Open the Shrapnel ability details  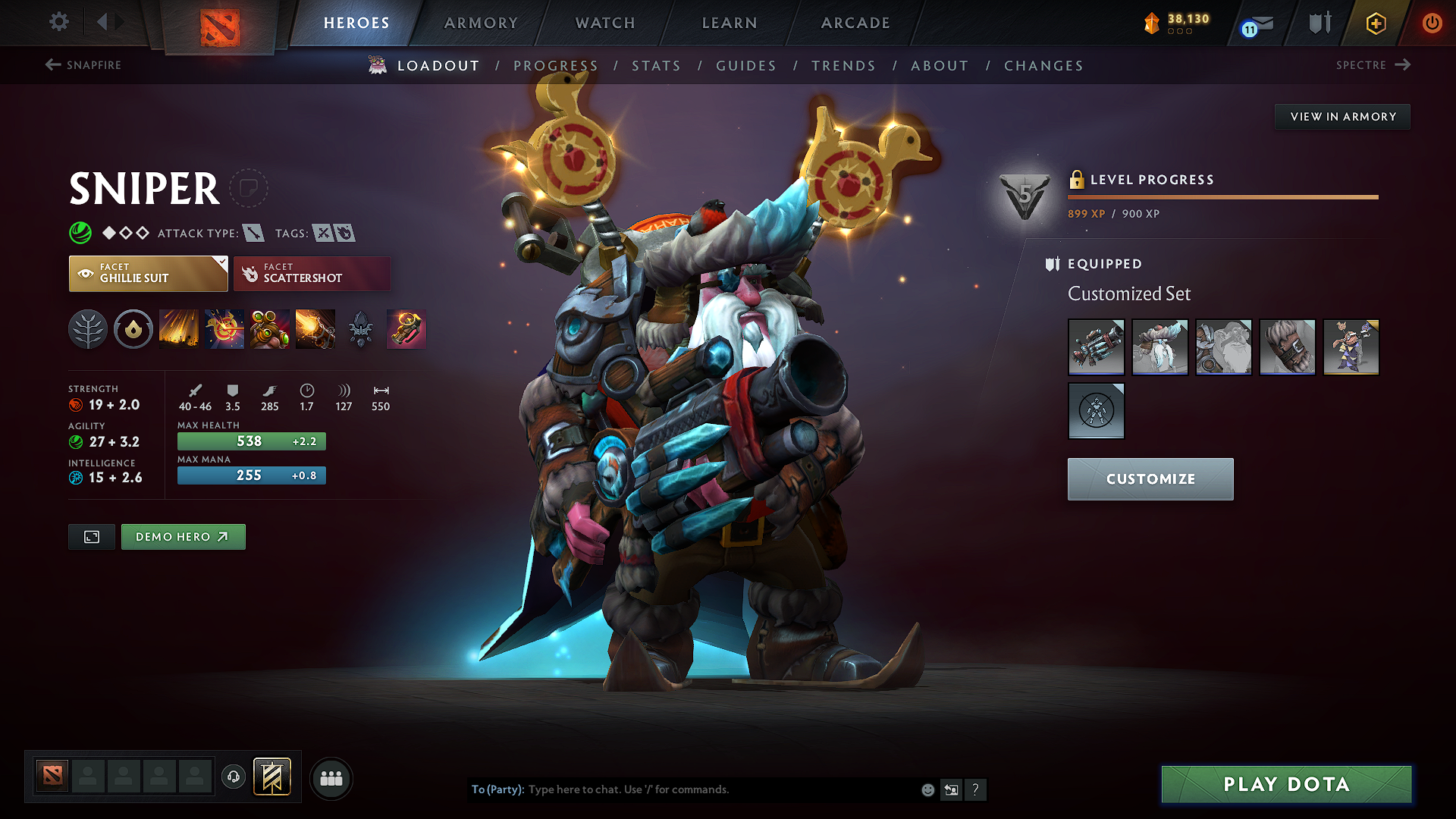pyautogui.click(x=179, y=329)
